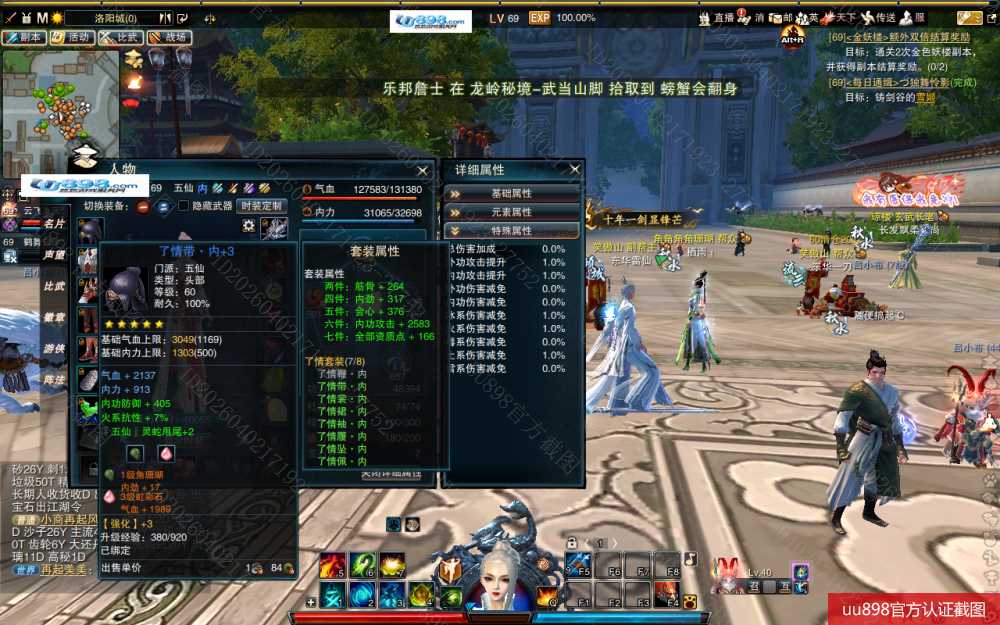Open the 副本 dungeon menu

click(x=24, y=37)
